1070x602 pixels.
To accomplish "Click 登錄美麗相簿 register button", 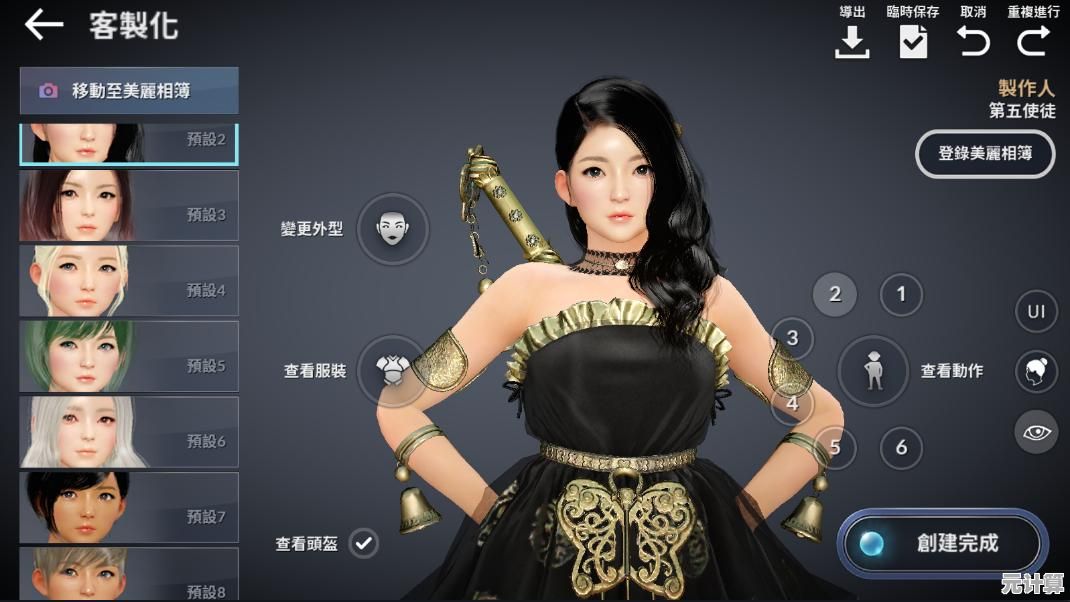I will pos(985,154).
